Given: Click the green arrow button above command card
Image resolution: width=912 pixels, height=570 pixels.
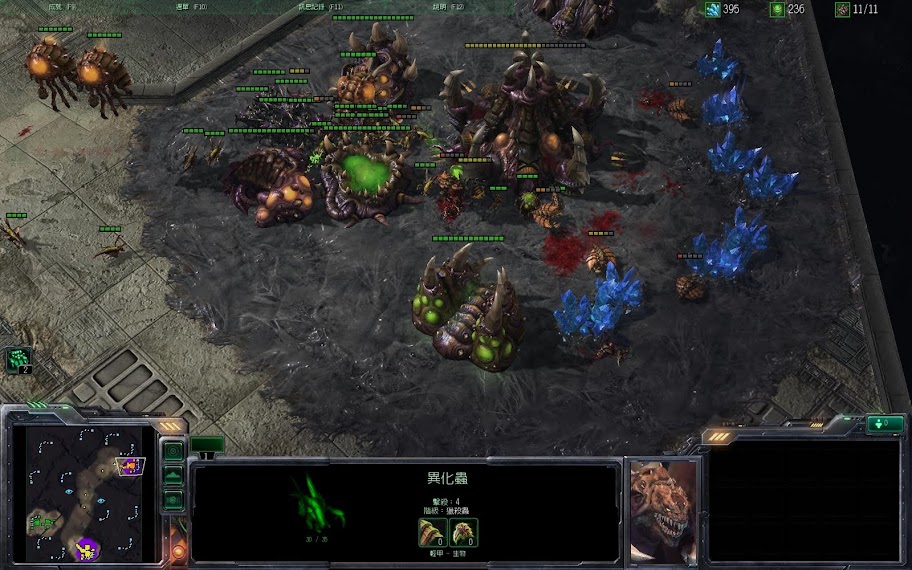Looking at the screenshot, I should (885, 424).
